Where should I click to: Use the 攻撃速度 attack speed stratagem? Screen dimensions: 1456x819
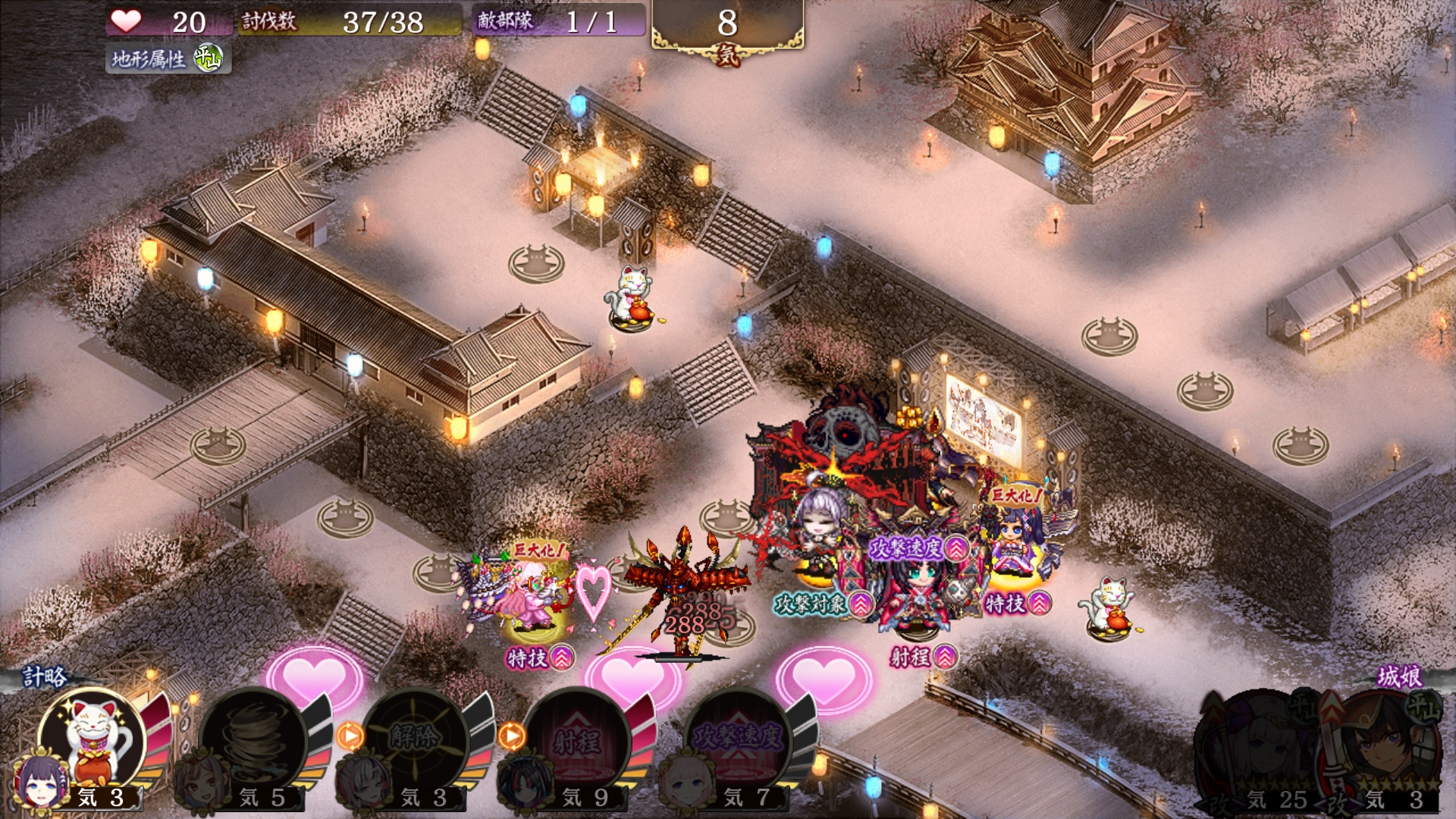pyautogui.click(x=739, y=739)
